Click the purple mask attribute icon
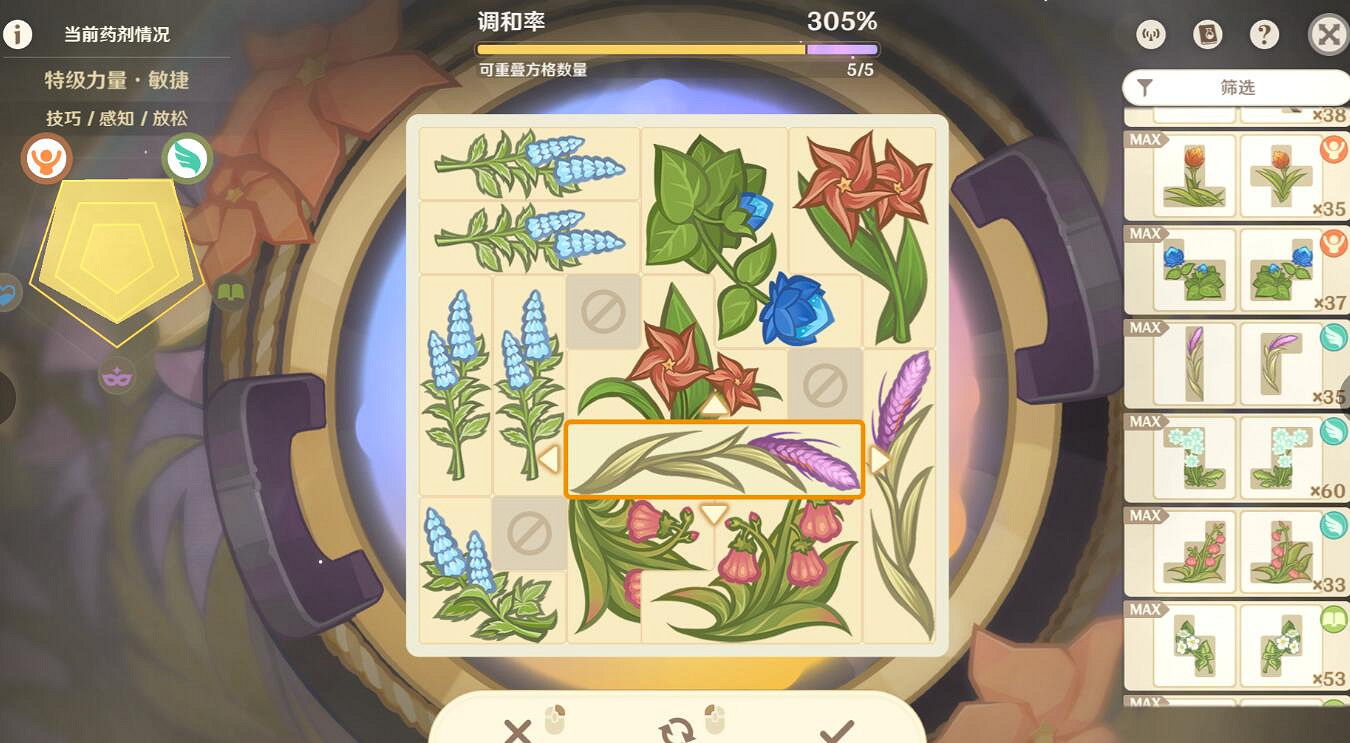The height and width of the screenshot is (743, 1350). tap(118, 377)
